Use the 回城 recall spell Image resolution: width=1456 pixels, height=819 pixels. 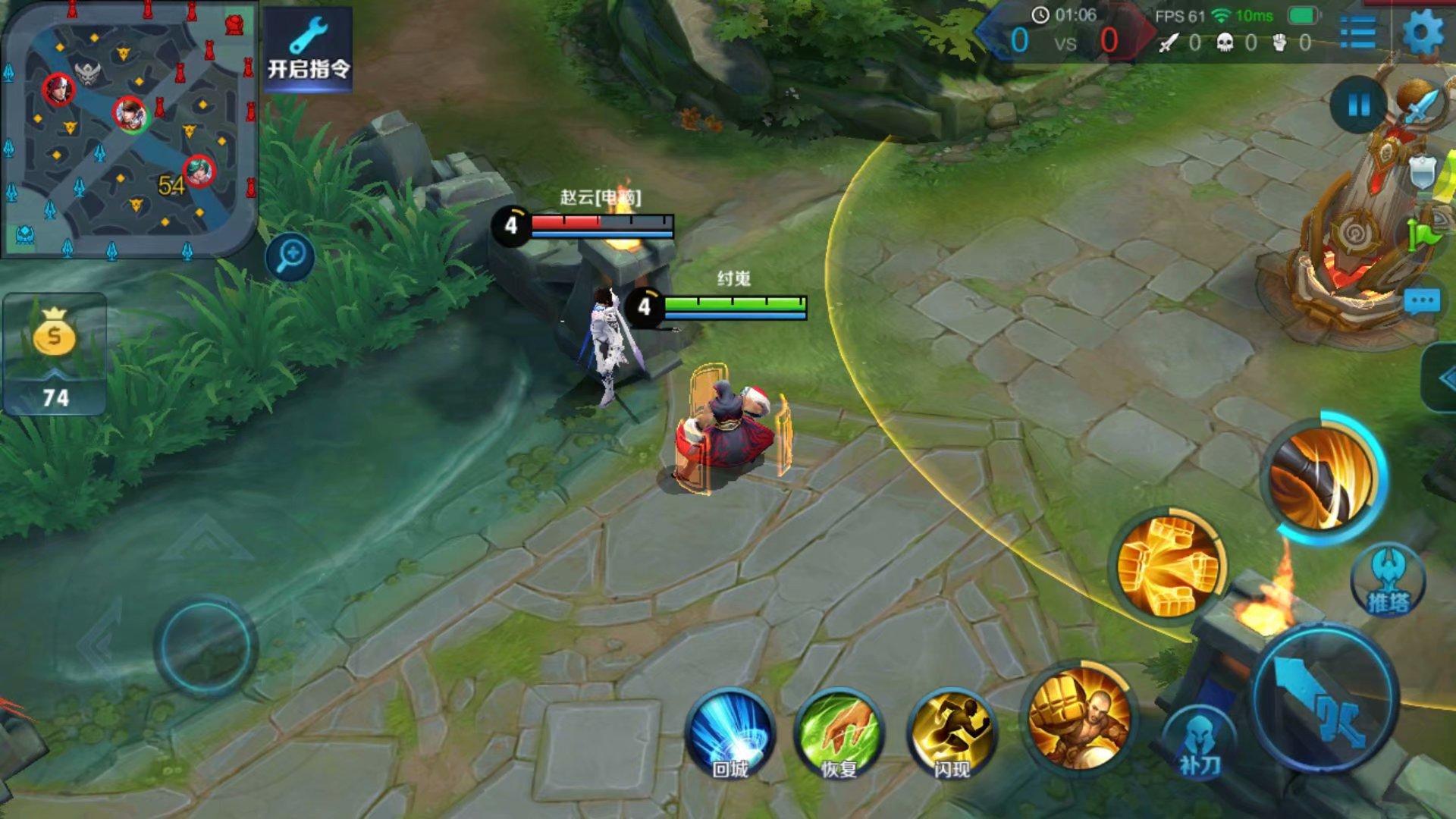tap(730, 734)
